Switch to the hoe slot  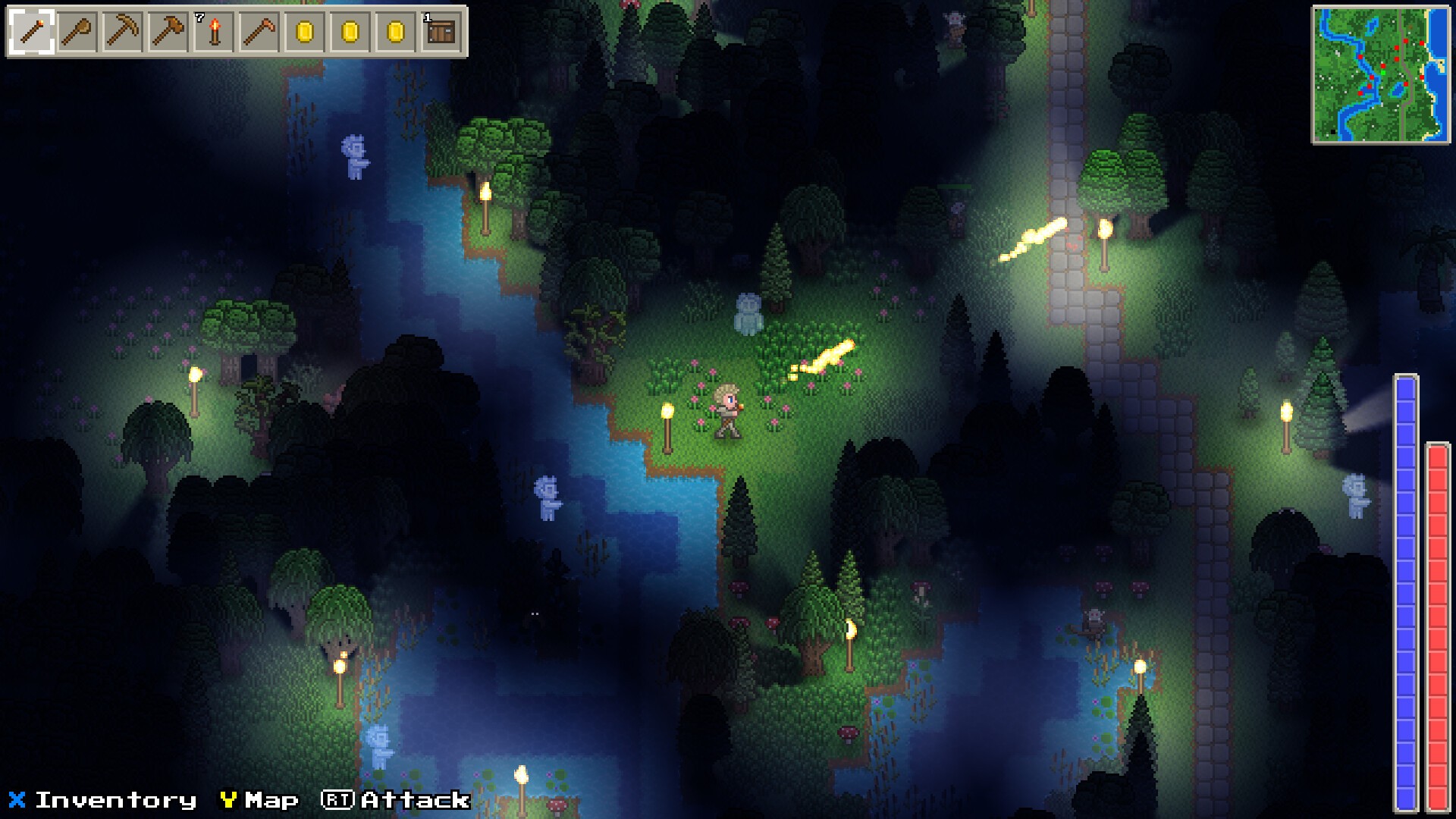pyautogui.click(x=259, y=32)
